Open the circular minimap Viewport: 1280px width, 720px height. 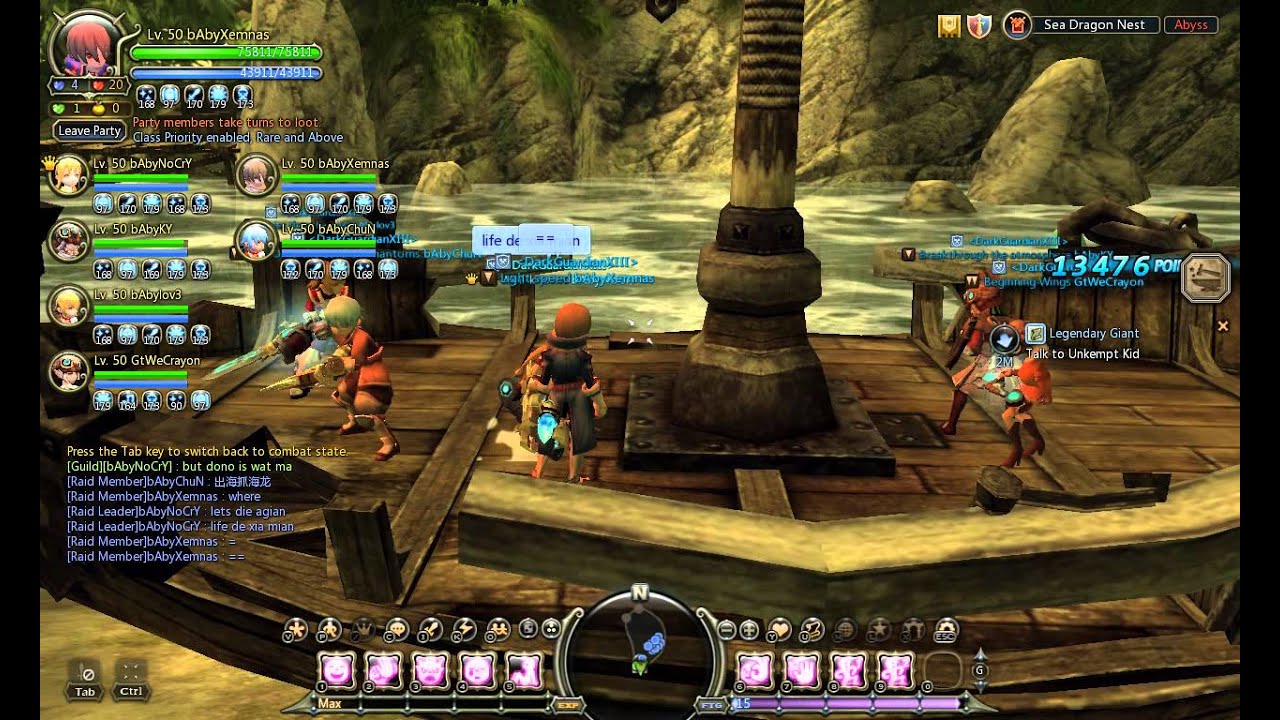click(640, 650)
